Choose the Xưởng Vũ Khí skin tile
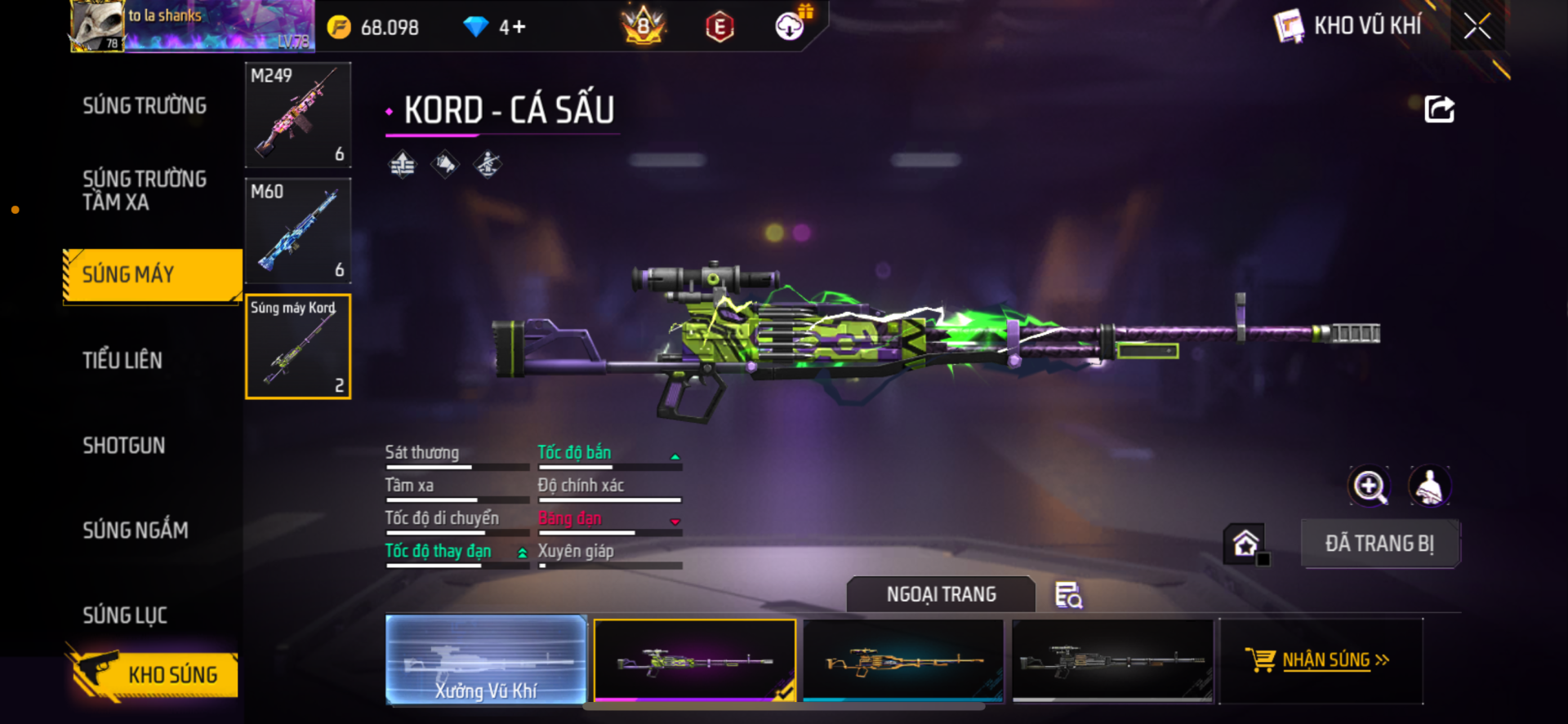Screen dimensions: 1568x724 (x=486, y=660)
